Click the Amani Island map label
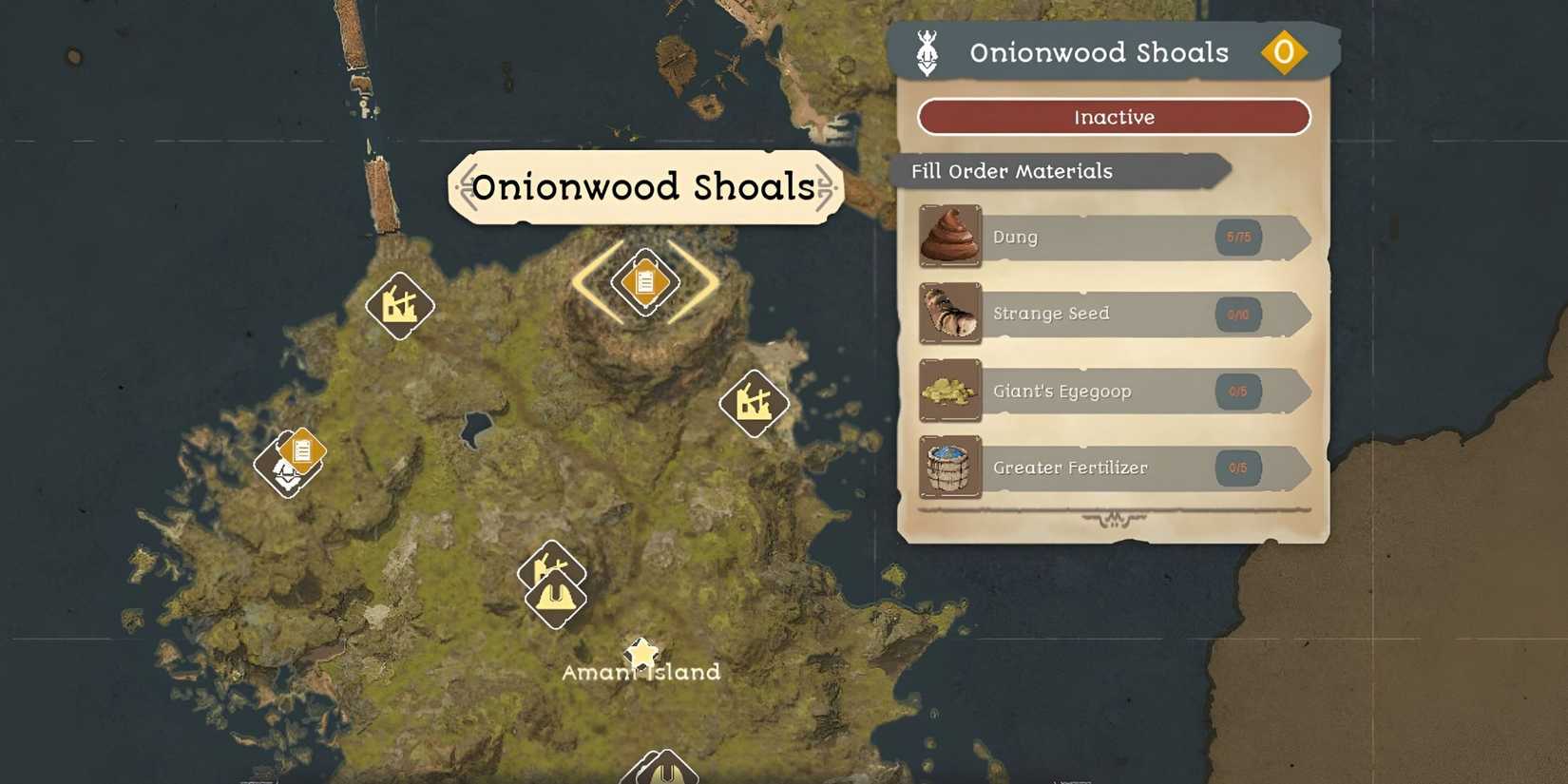 click(641, 672)
